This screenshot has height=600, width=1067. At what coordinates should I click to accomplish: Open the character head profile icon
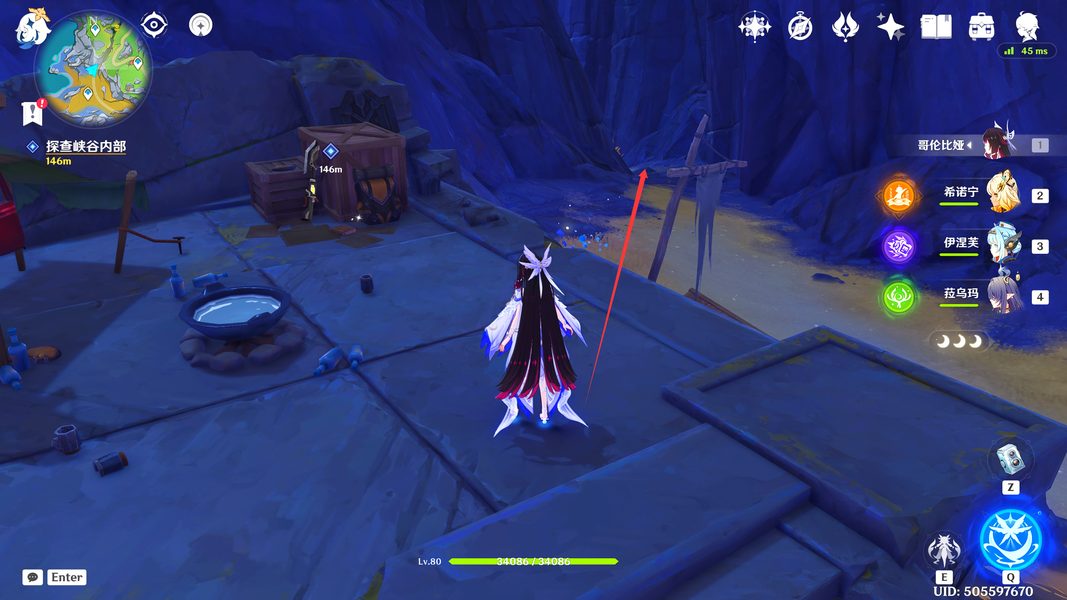click(1027, 25)
